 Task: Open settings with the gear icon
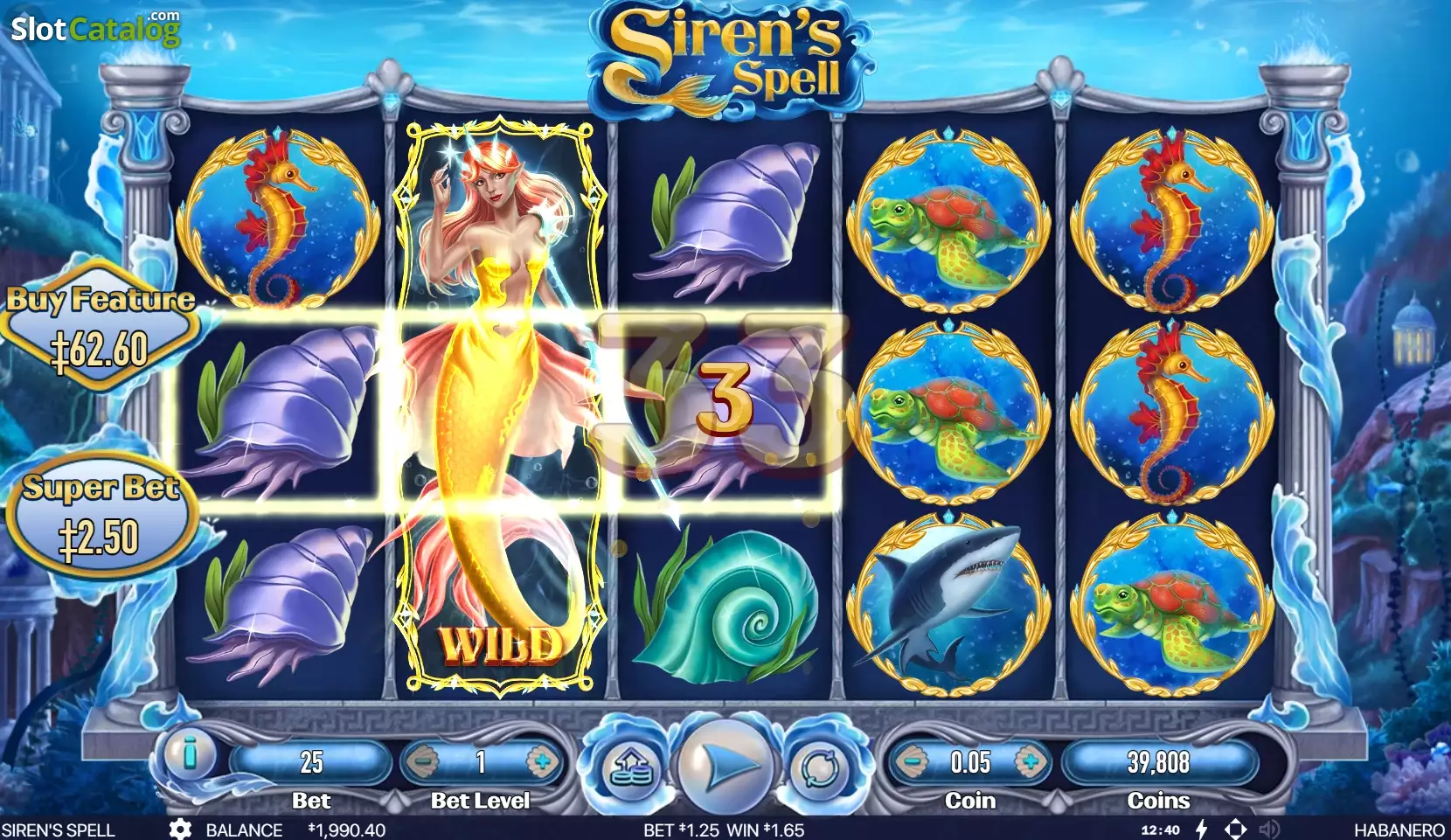(x=180, y=830)
